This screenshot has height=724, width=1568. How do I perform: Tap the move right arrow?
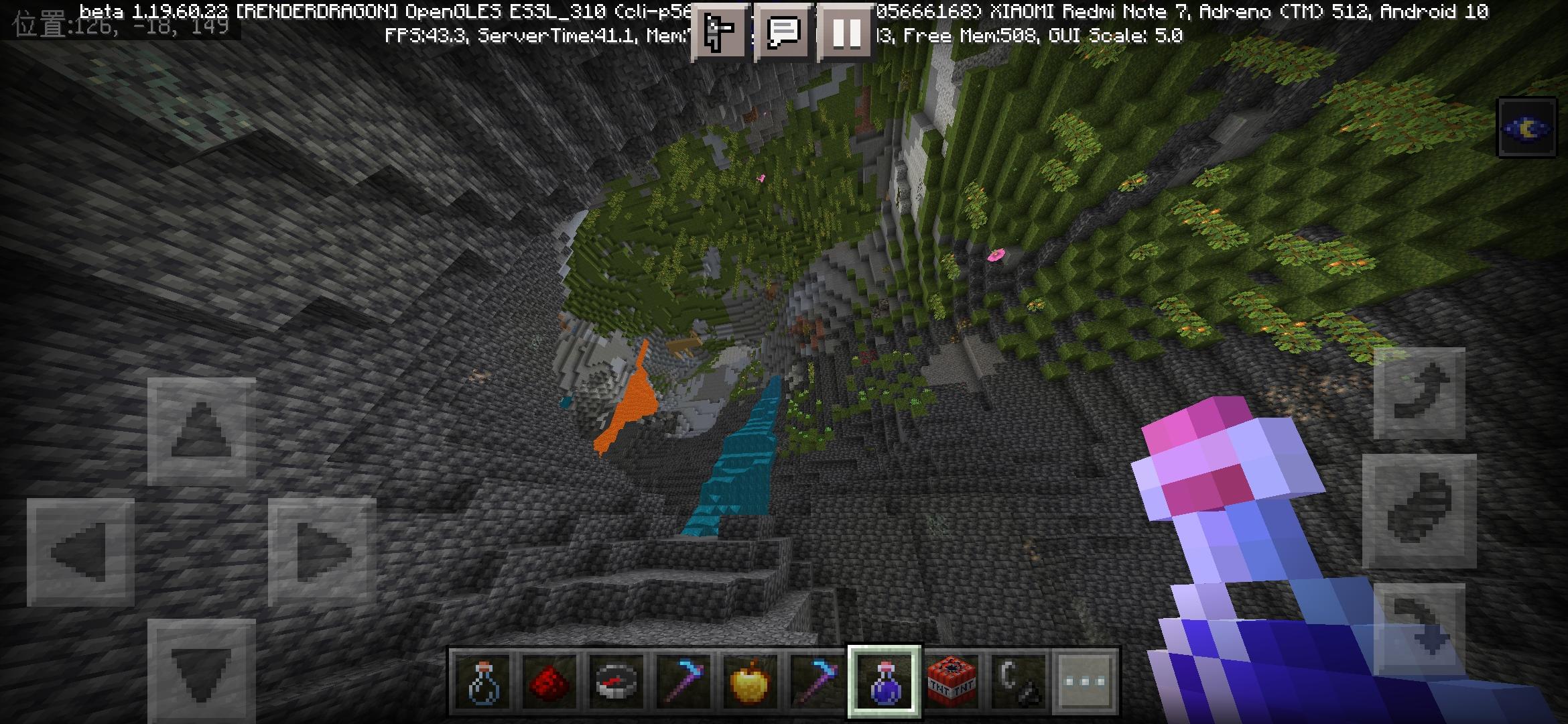pos(322,552)
